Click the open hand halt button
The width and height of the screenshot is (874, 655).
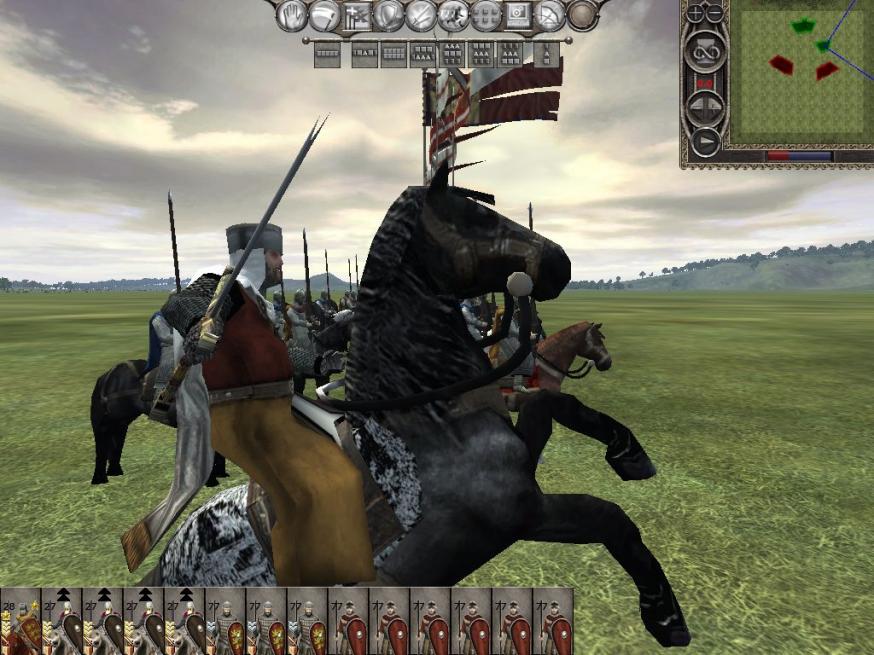[292, 14]
